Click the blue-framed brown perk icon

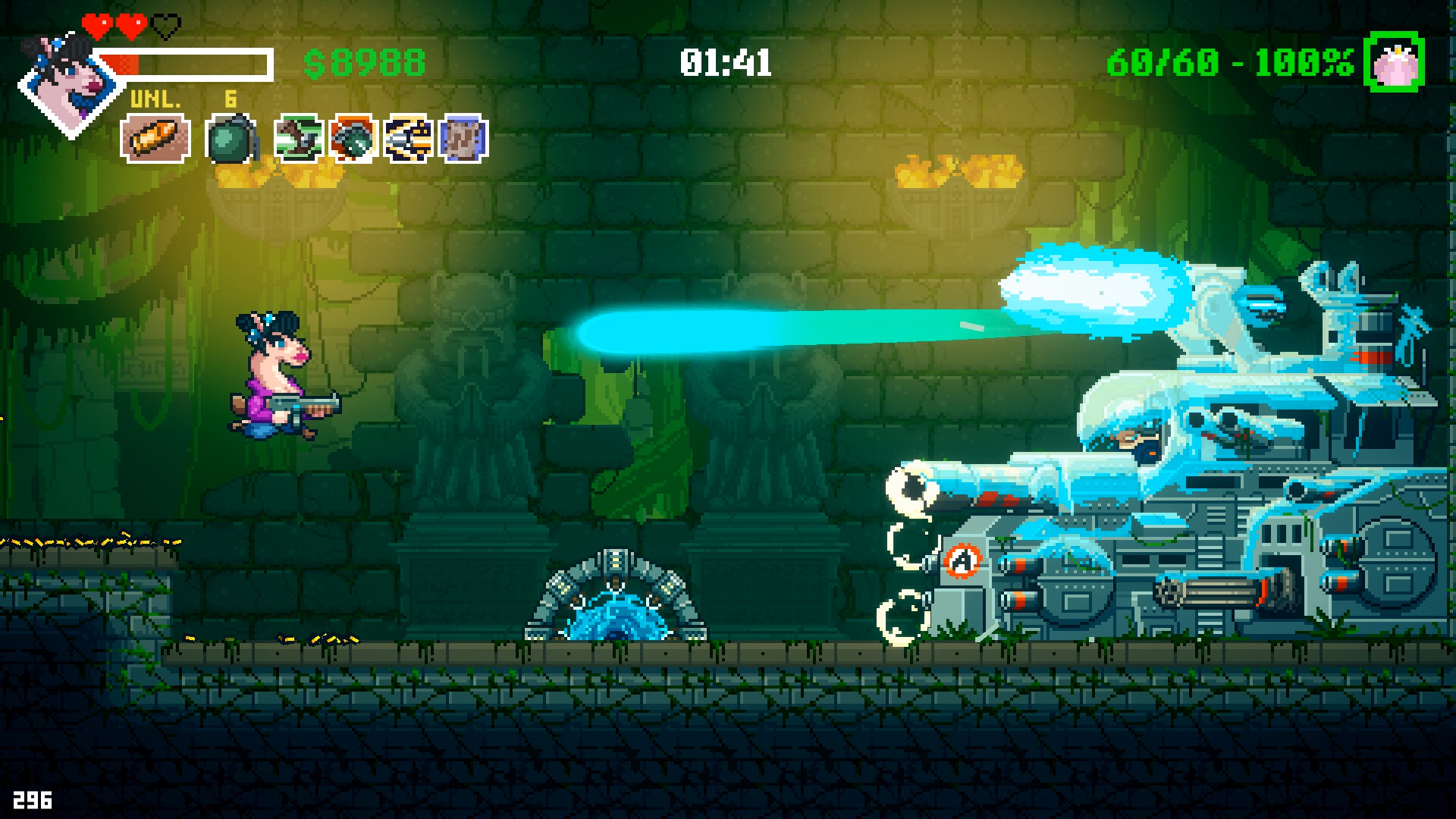click(463, 139)
